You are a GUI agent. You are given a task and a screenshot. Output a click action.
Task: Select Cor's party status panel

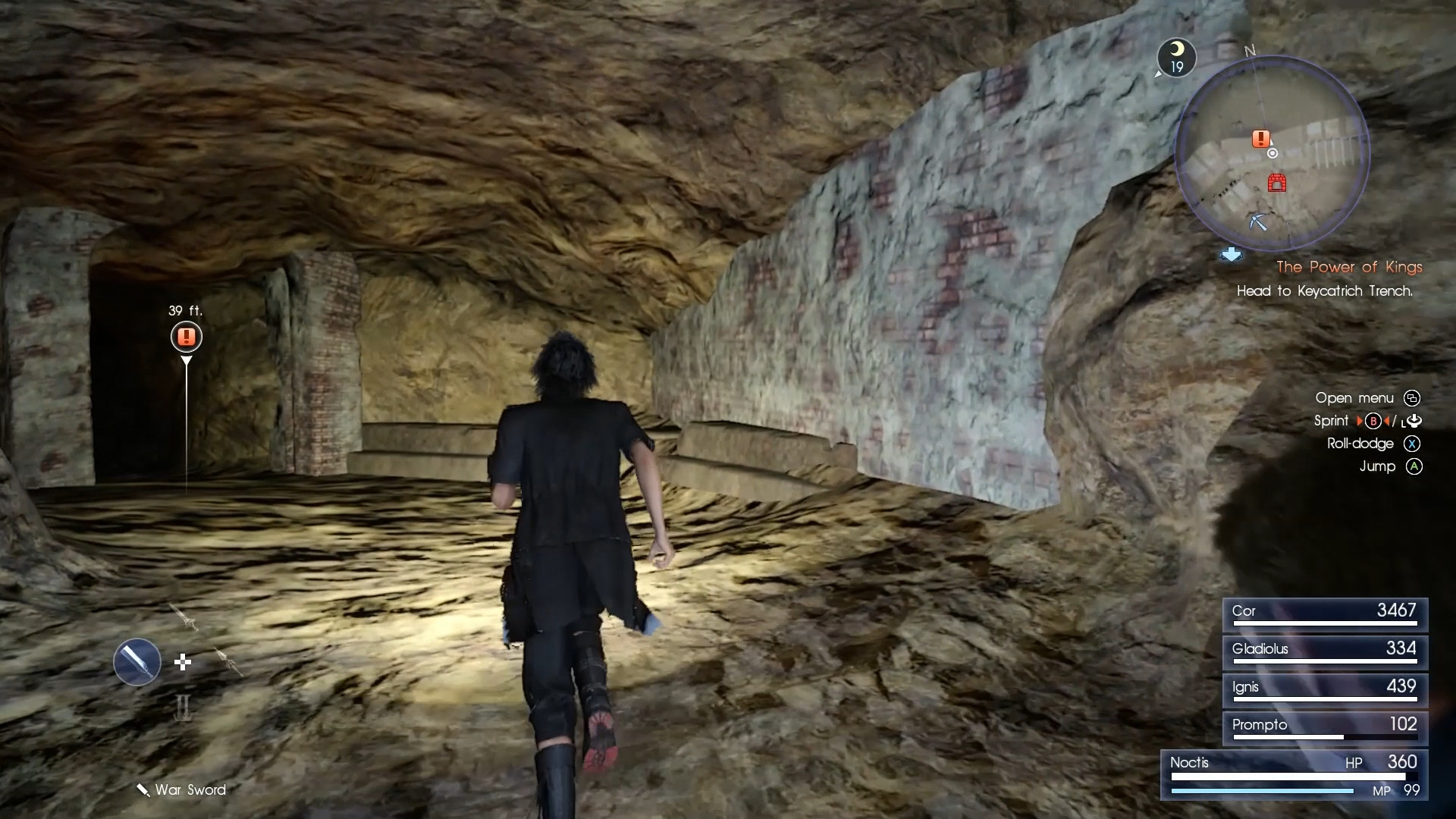pos(1324,614)
